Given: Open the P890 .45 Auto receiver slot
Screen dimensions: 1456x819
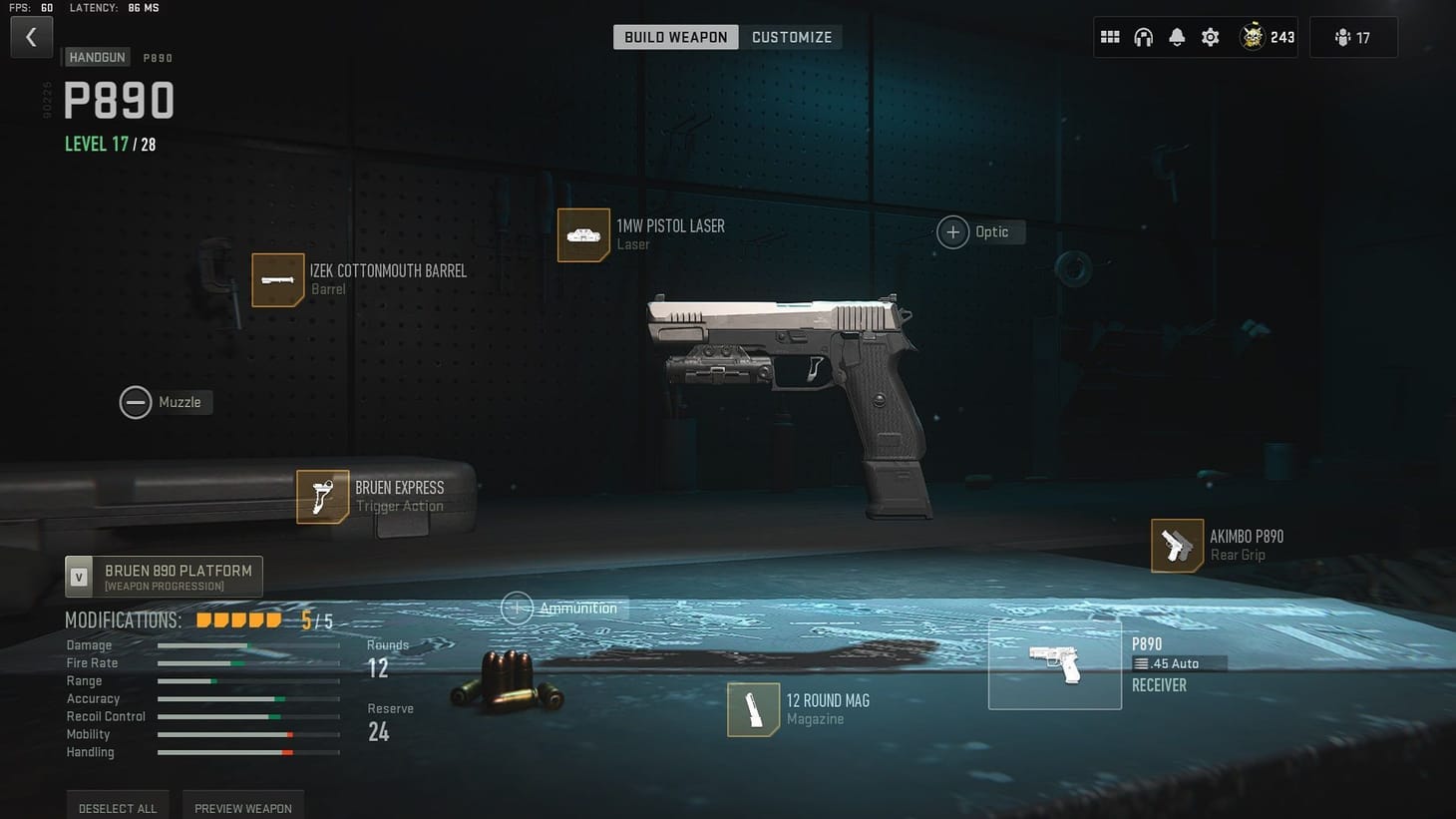Looking at the screenshot, I should [x=1055, y=663].
